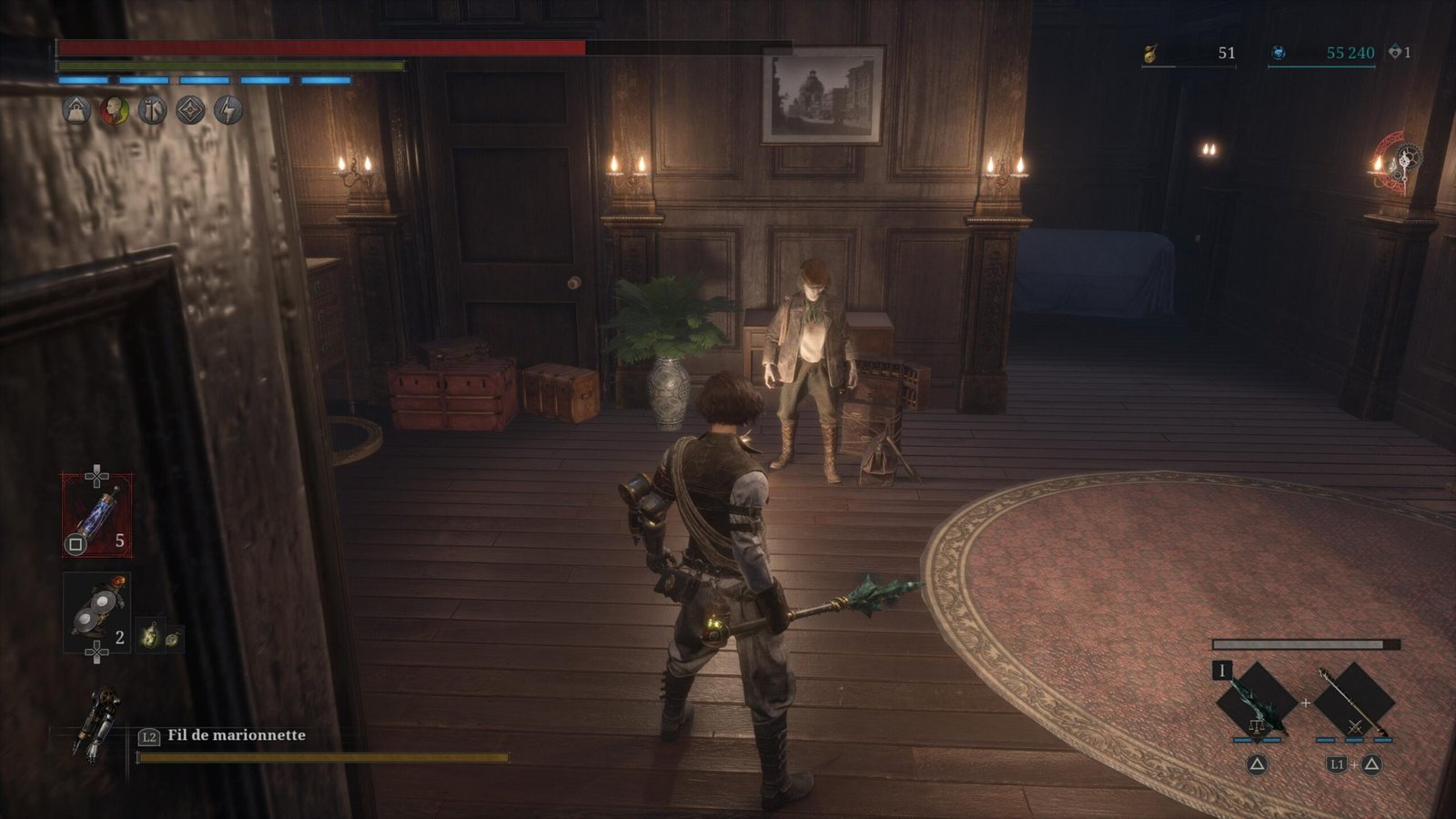This screenshot has width=1456, height=819.
Task: Select the lower belt item slot
Action: 96,612
